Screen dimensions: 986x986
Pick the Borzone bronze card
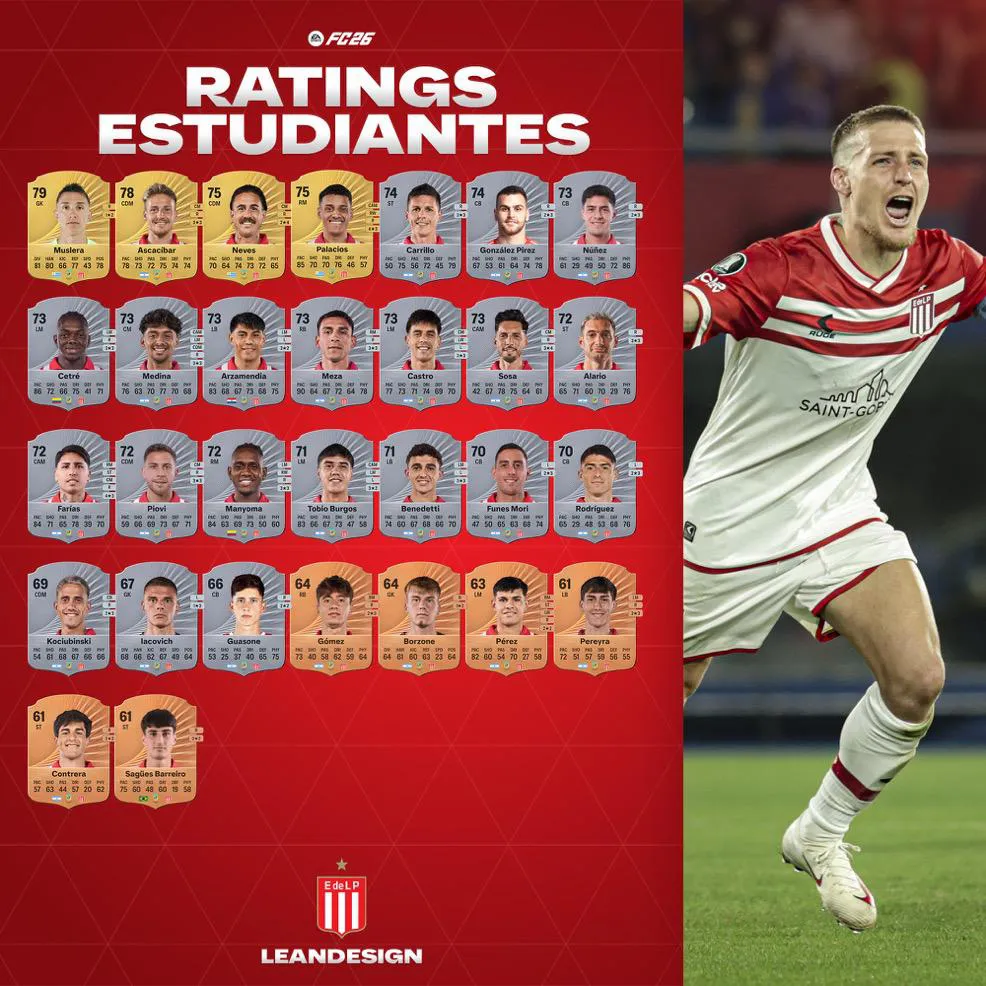[420, 618]
